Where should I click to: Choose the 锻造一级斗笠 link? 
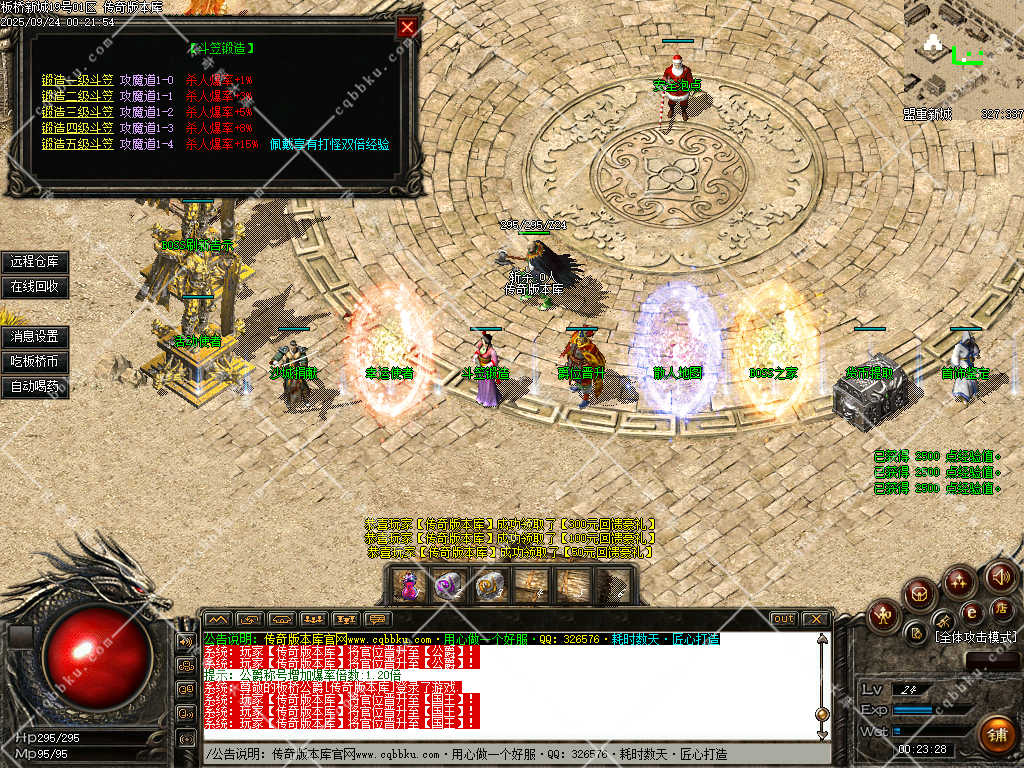pos(77,80)
